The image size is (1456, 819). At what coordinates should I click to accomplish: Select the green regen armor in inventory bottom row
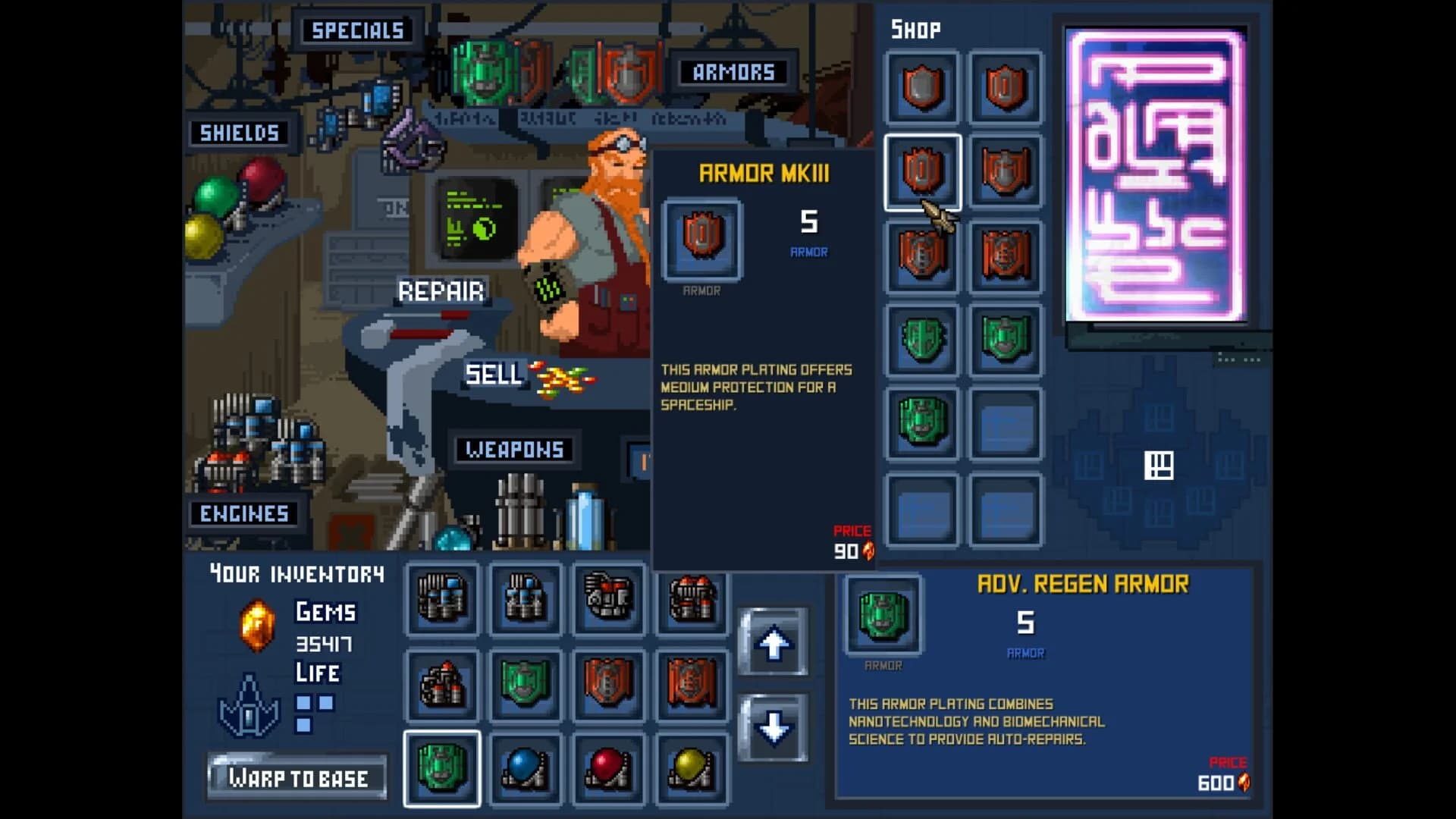(x=442, y=768)
